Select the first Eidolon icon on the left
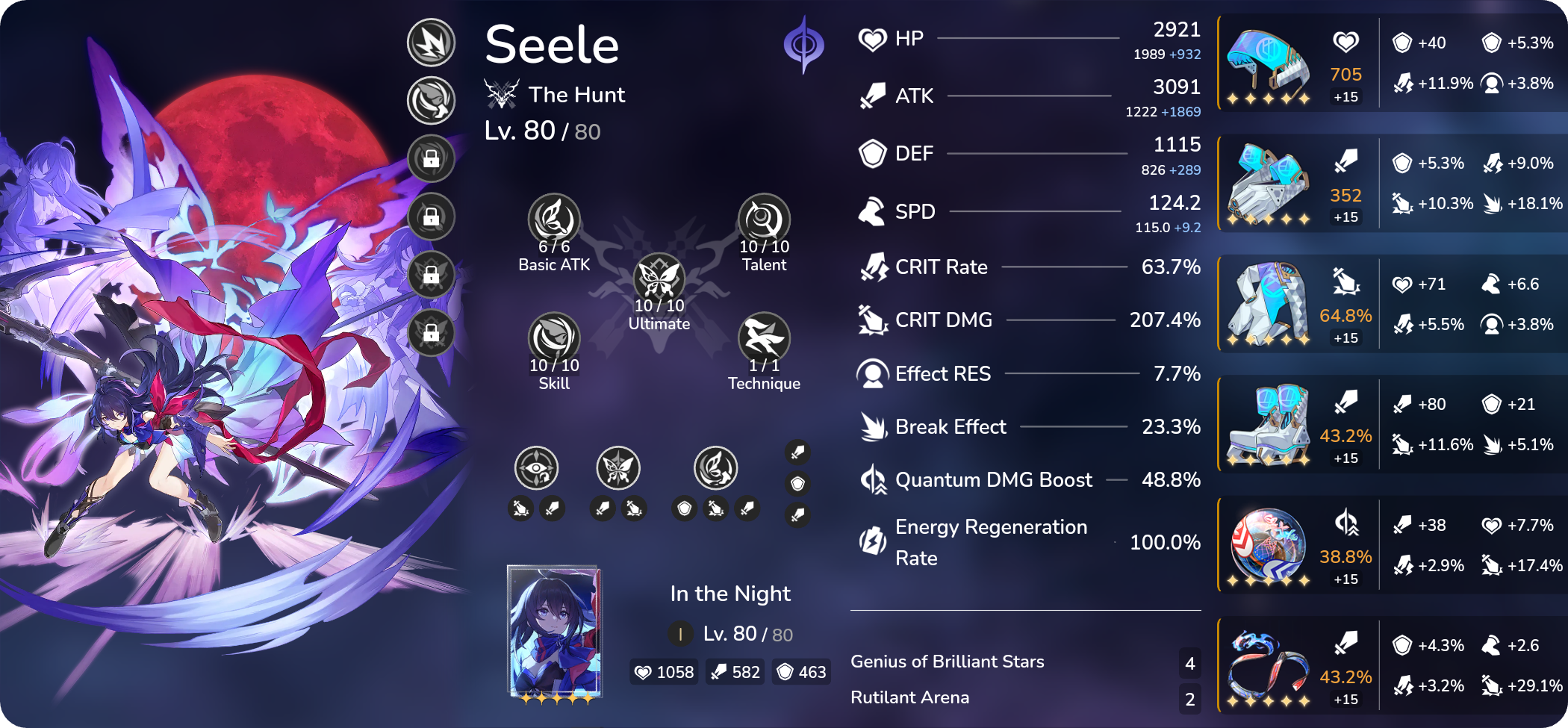 430,43
